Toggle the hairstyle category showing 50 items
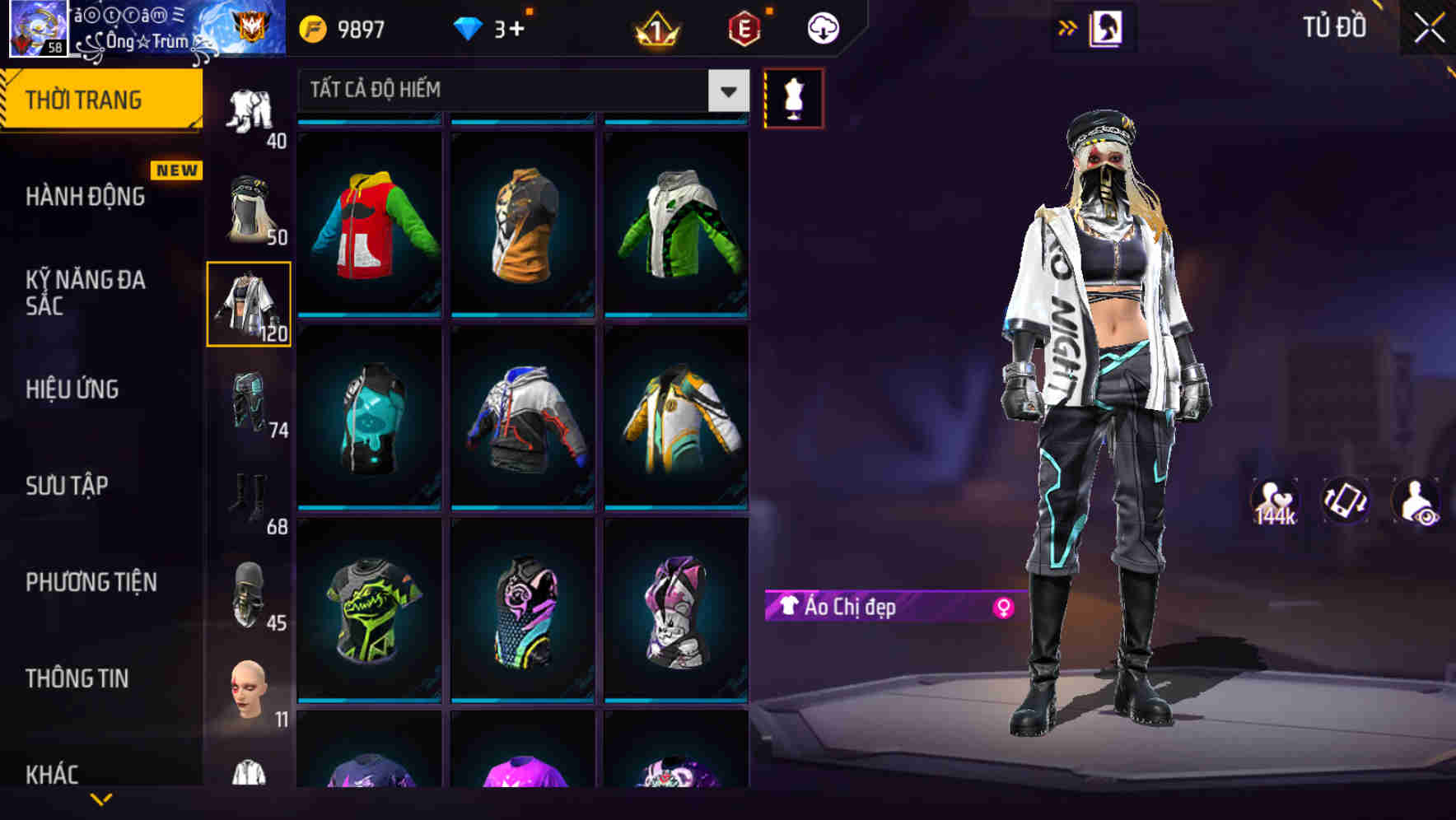This screenshot has height=820, width=1456. pyautogui.click(x=250, y=206)
